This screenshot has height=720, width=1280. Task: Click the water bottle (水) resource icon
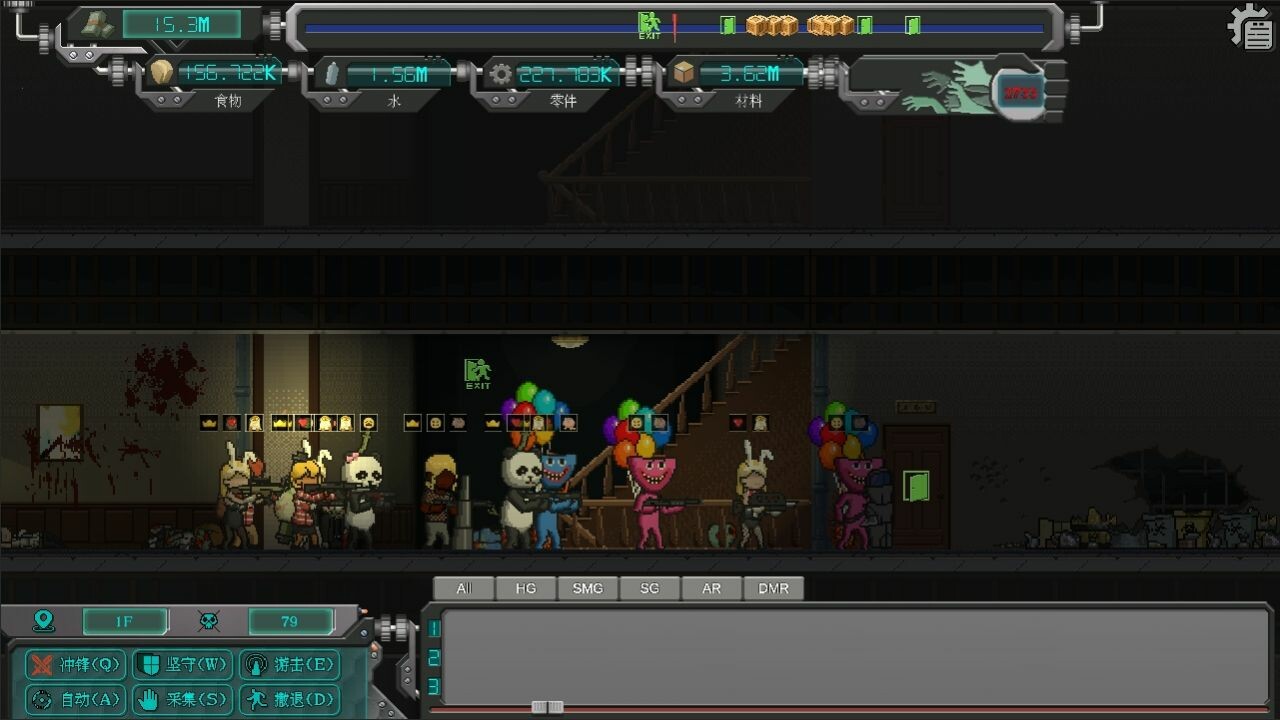330,71
